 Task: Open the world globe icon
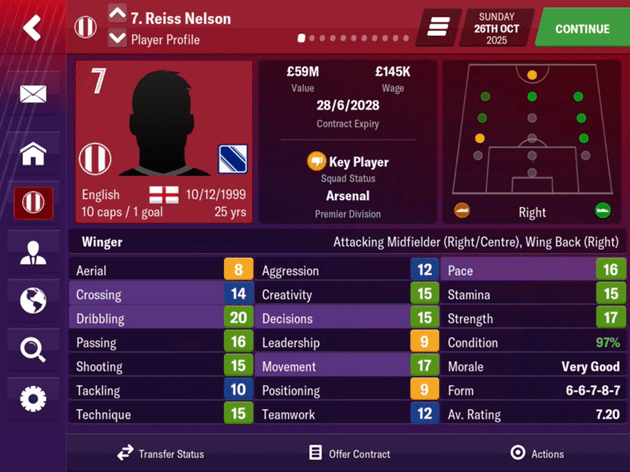pyautogui.click(x=33, y=300)
